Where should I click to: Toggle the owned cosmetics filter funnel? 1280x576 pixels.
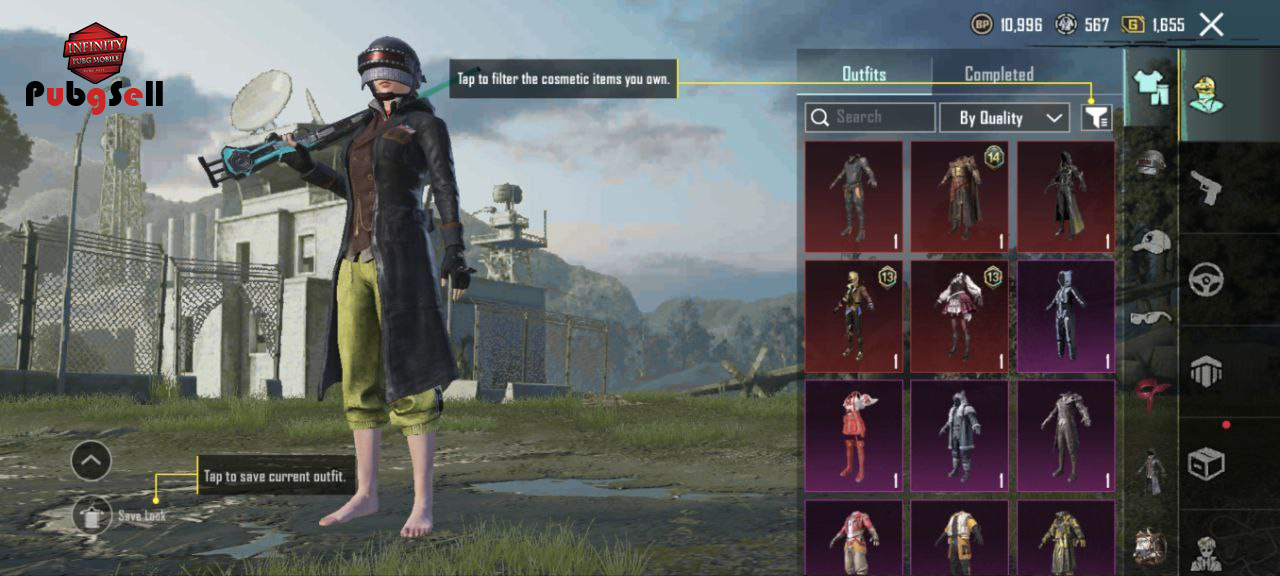click(1096, 118)
